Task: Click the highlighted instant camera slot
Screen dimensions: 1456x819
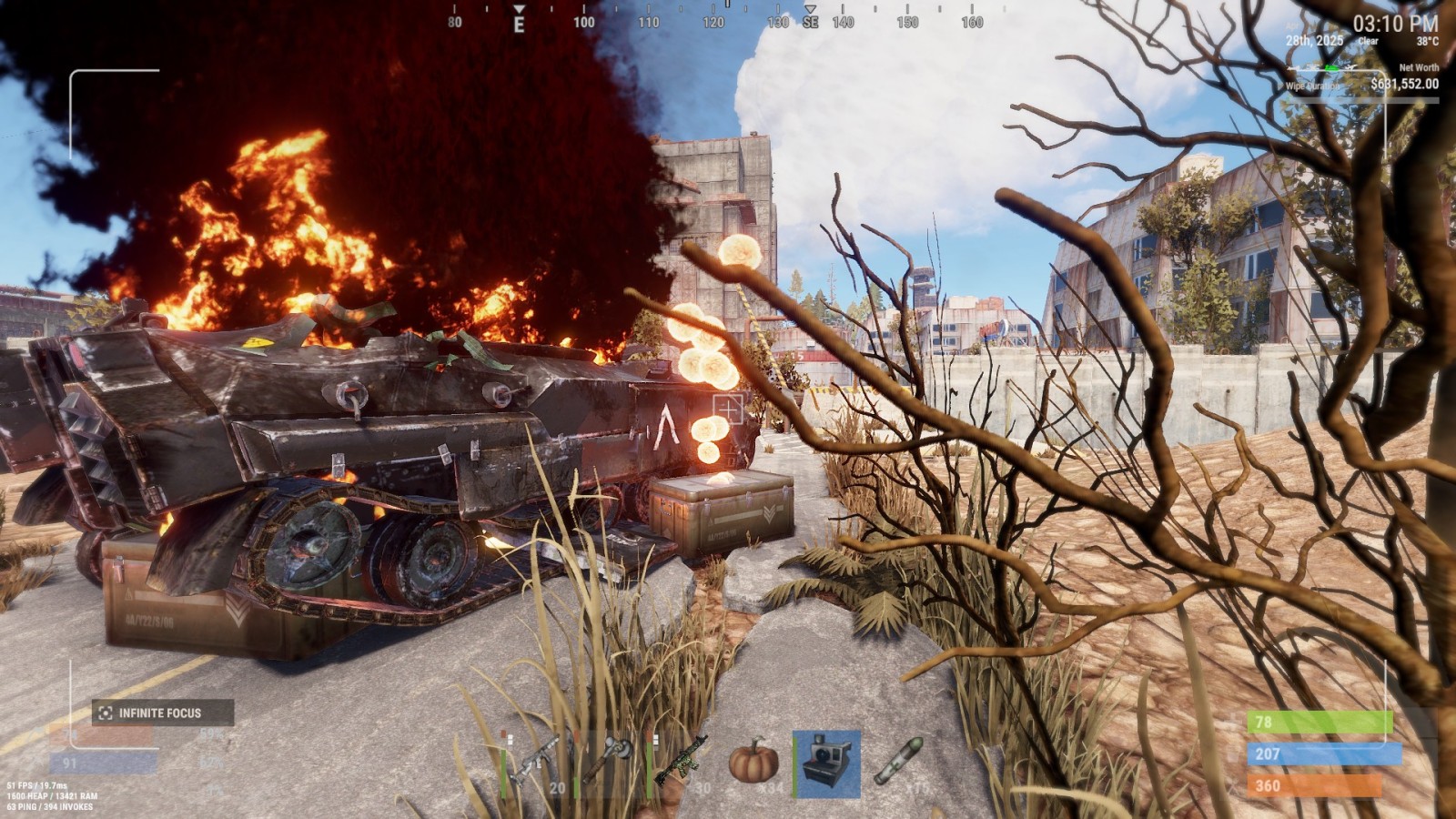Action: click(826, 763)
